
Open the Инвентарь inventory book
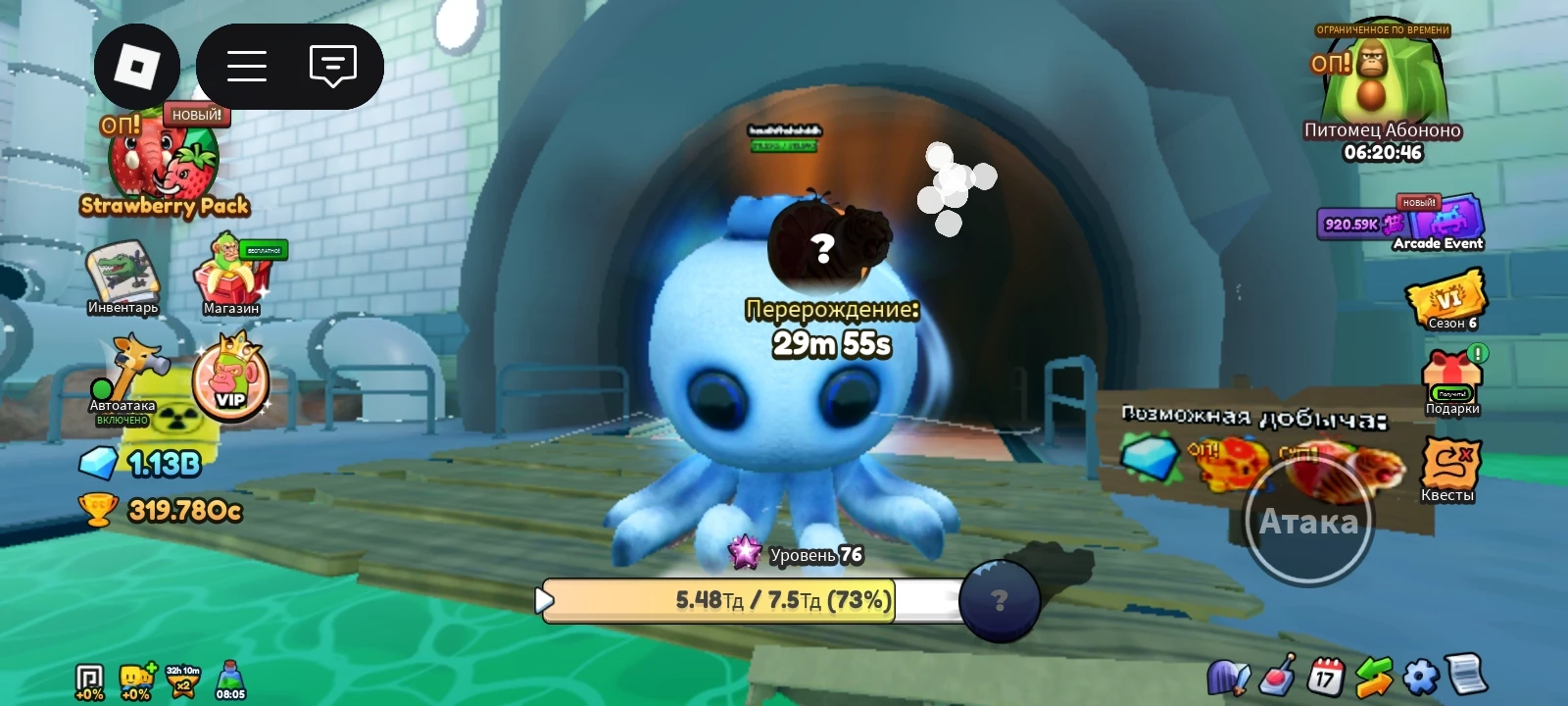(122, 276)
